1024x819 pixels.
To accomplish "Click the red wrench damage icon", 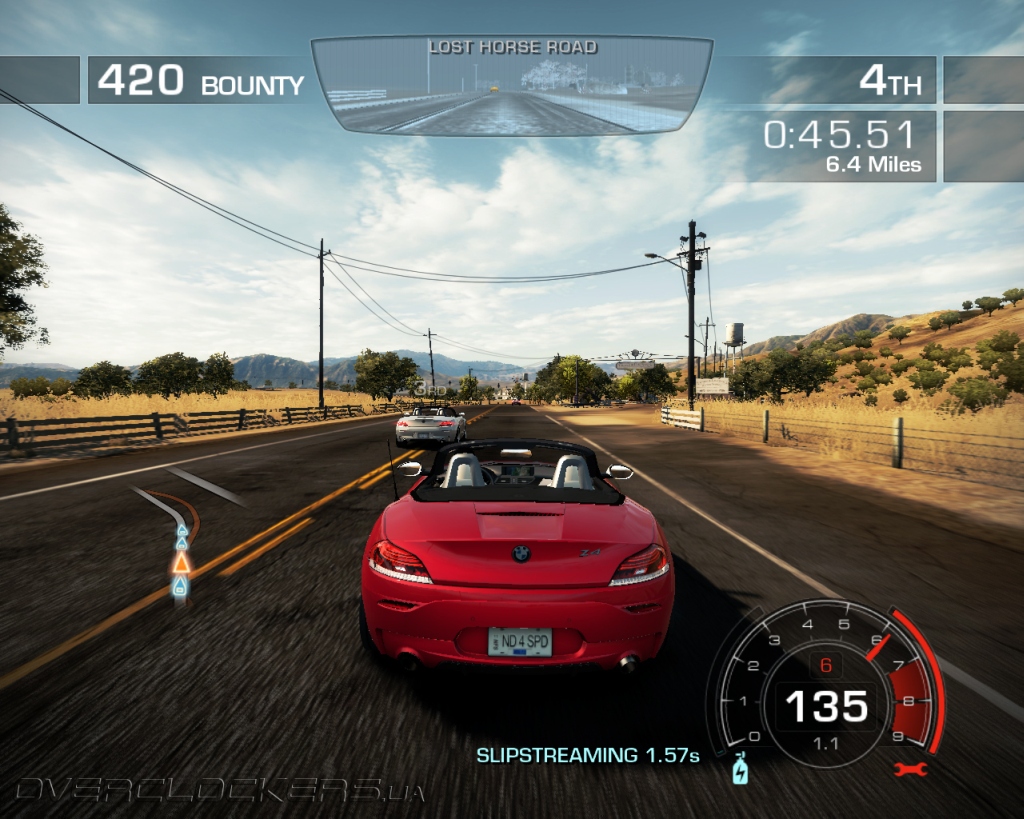I will [x=911, y=769].
